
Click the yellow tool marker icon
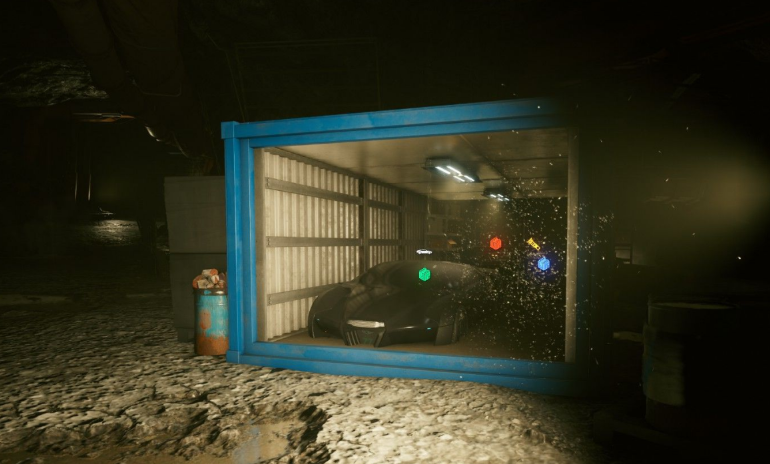click(533, 243)
